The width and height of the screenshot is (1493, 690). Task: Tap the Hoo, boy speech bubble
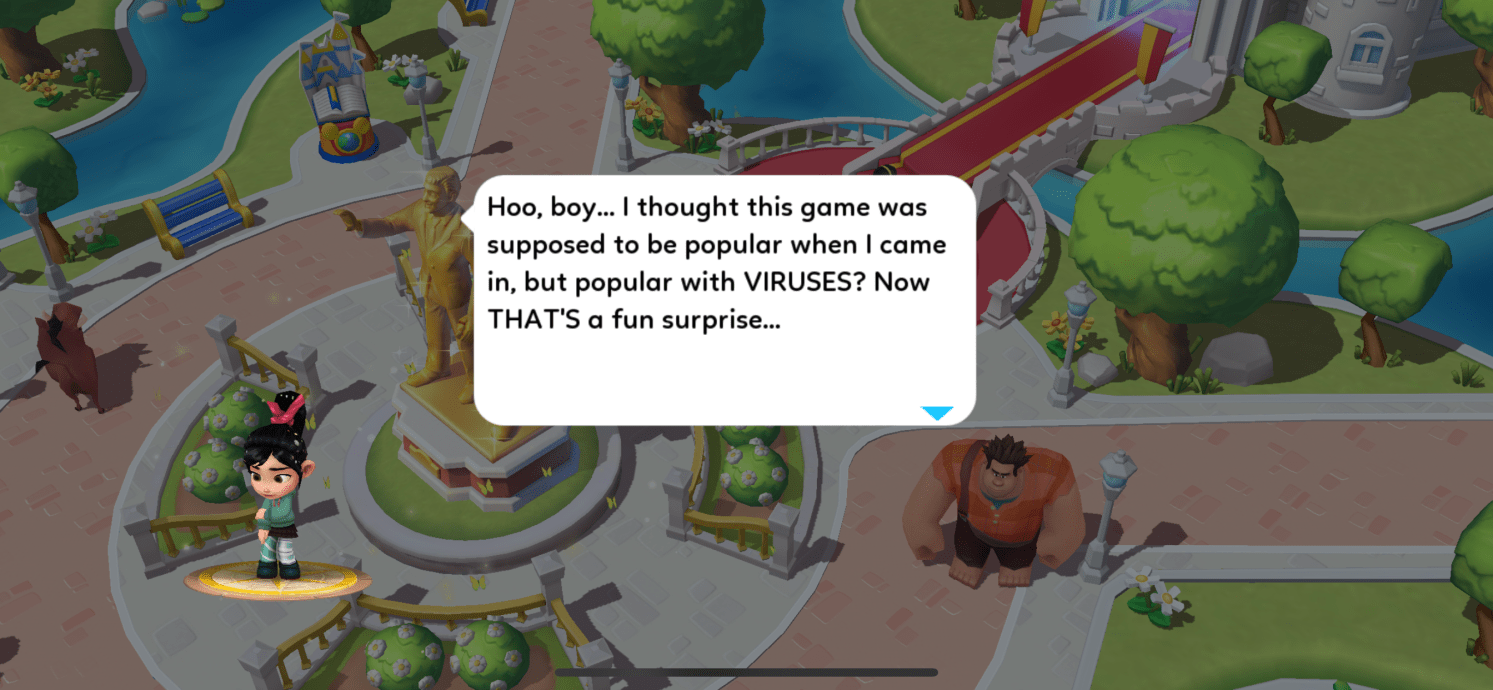click(x=724, y=300)
